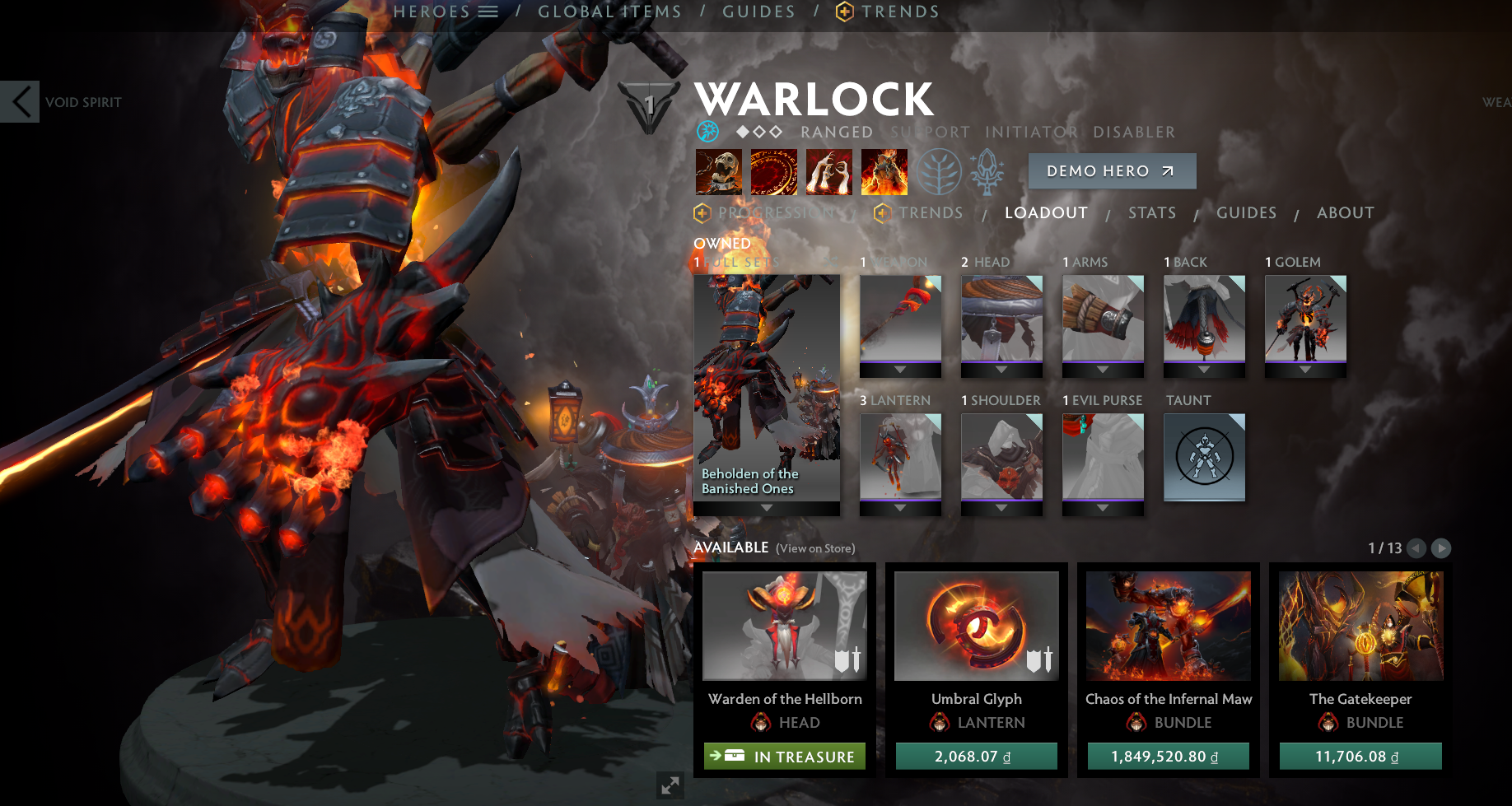
Task: Expand the hero model to fullscreen
Action: point(670,785)
